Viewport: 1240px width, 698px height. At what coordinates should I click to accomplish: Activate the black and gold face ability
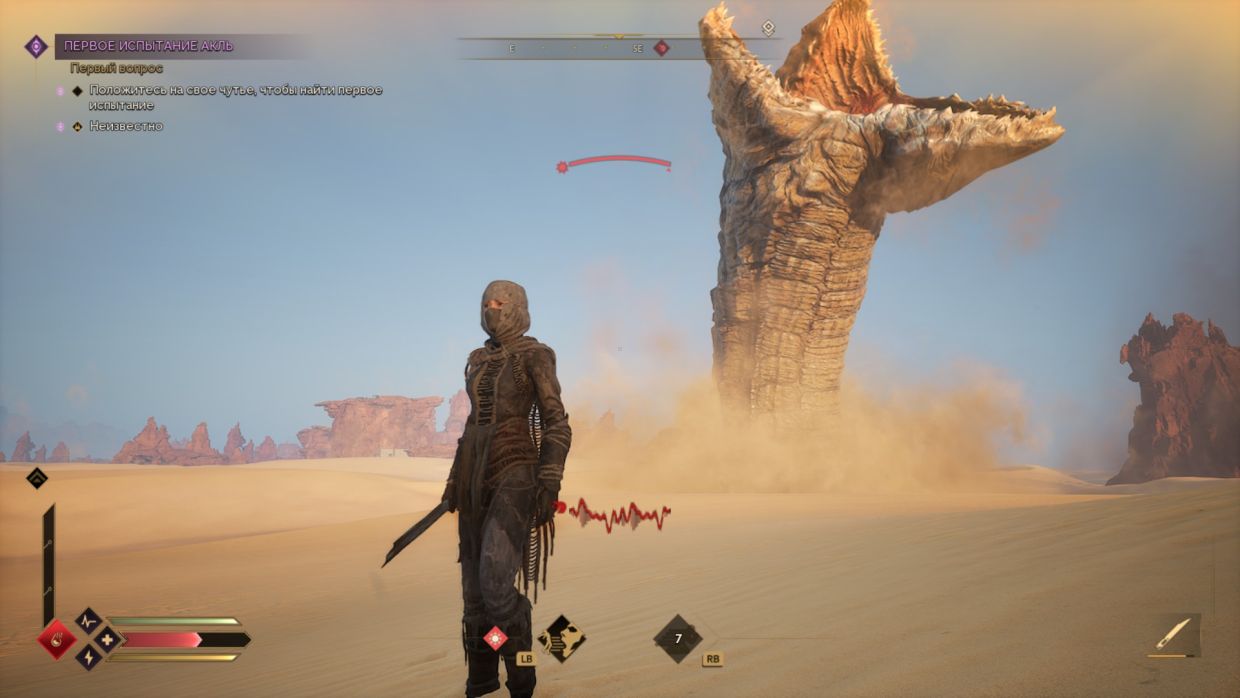[561, 638]
